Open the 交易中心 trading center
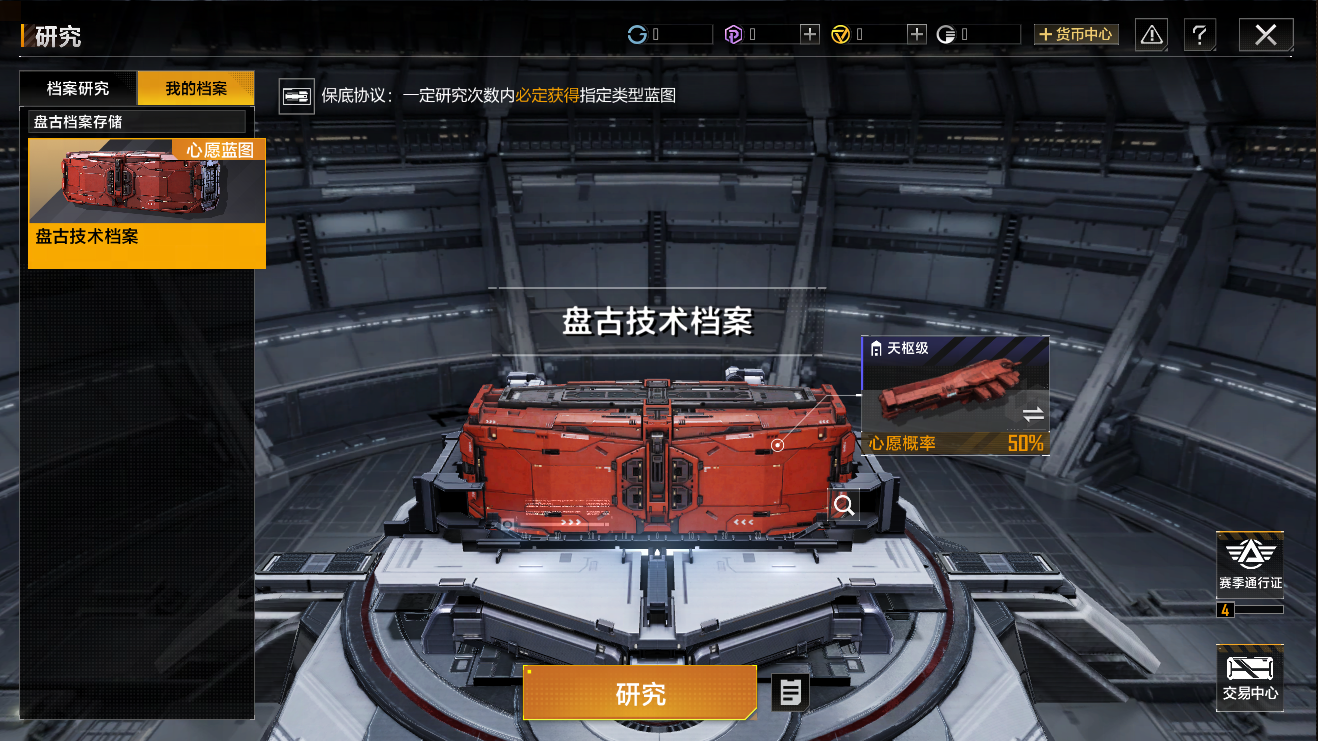The width and height of the screenshot is (1318, 741). tap(1250, 677)
